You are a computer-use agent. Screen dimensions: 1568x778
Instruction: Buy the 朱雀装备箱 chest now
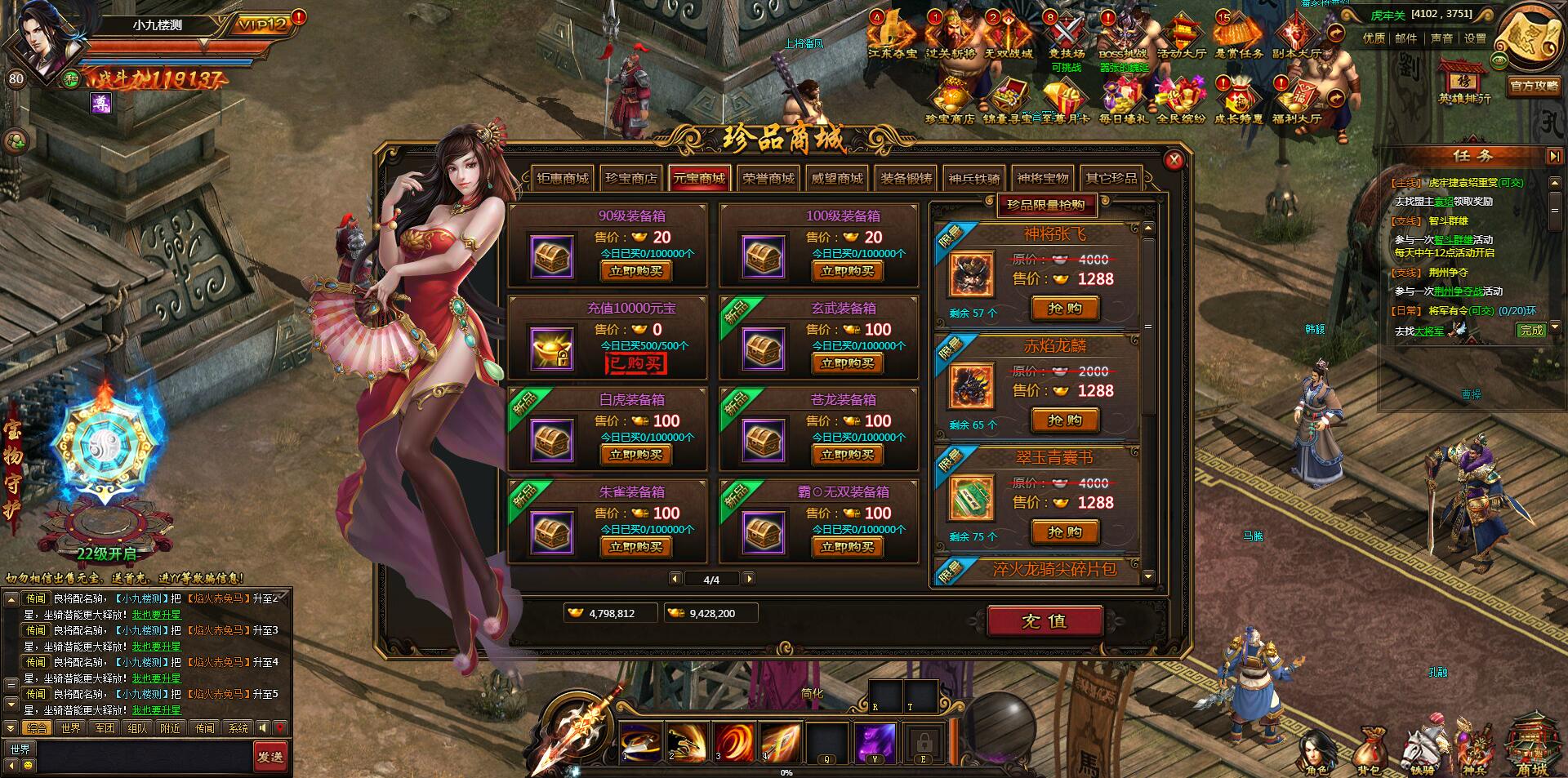point(635,548)
